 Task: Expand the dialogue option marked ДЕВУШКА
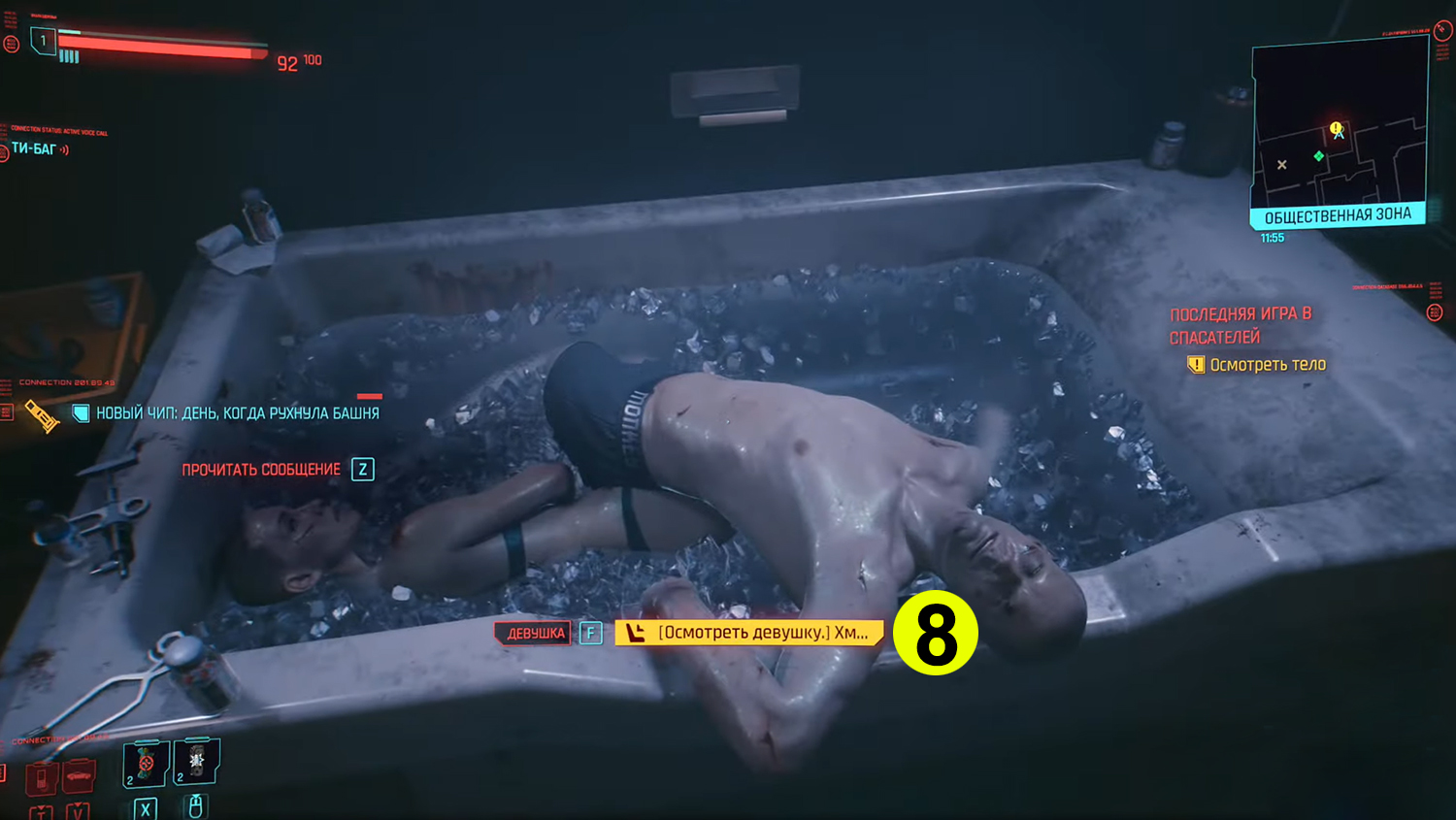(x=533, y=633)
